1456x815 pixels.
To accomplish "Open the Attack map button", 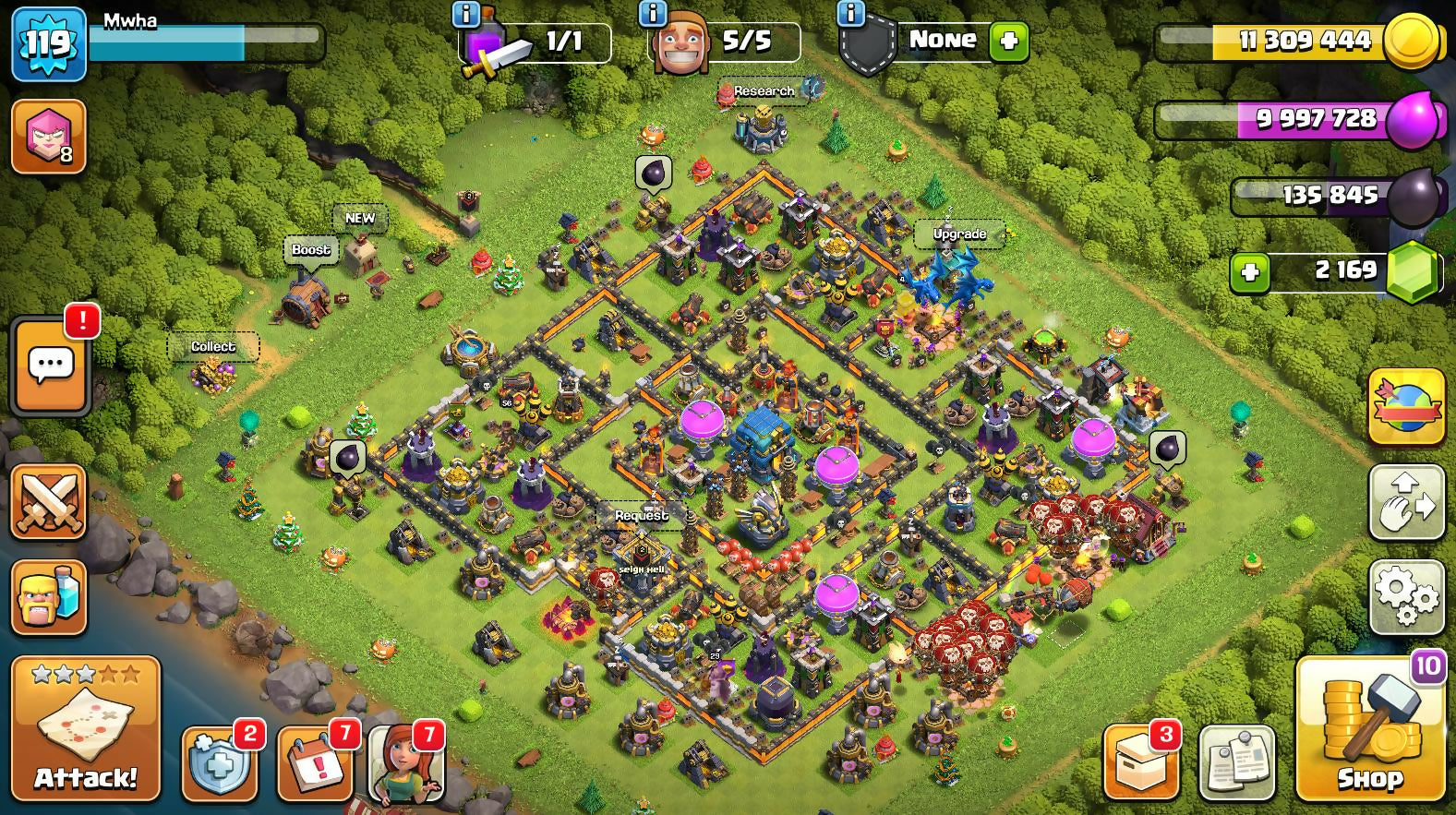I will coord(86,727).
